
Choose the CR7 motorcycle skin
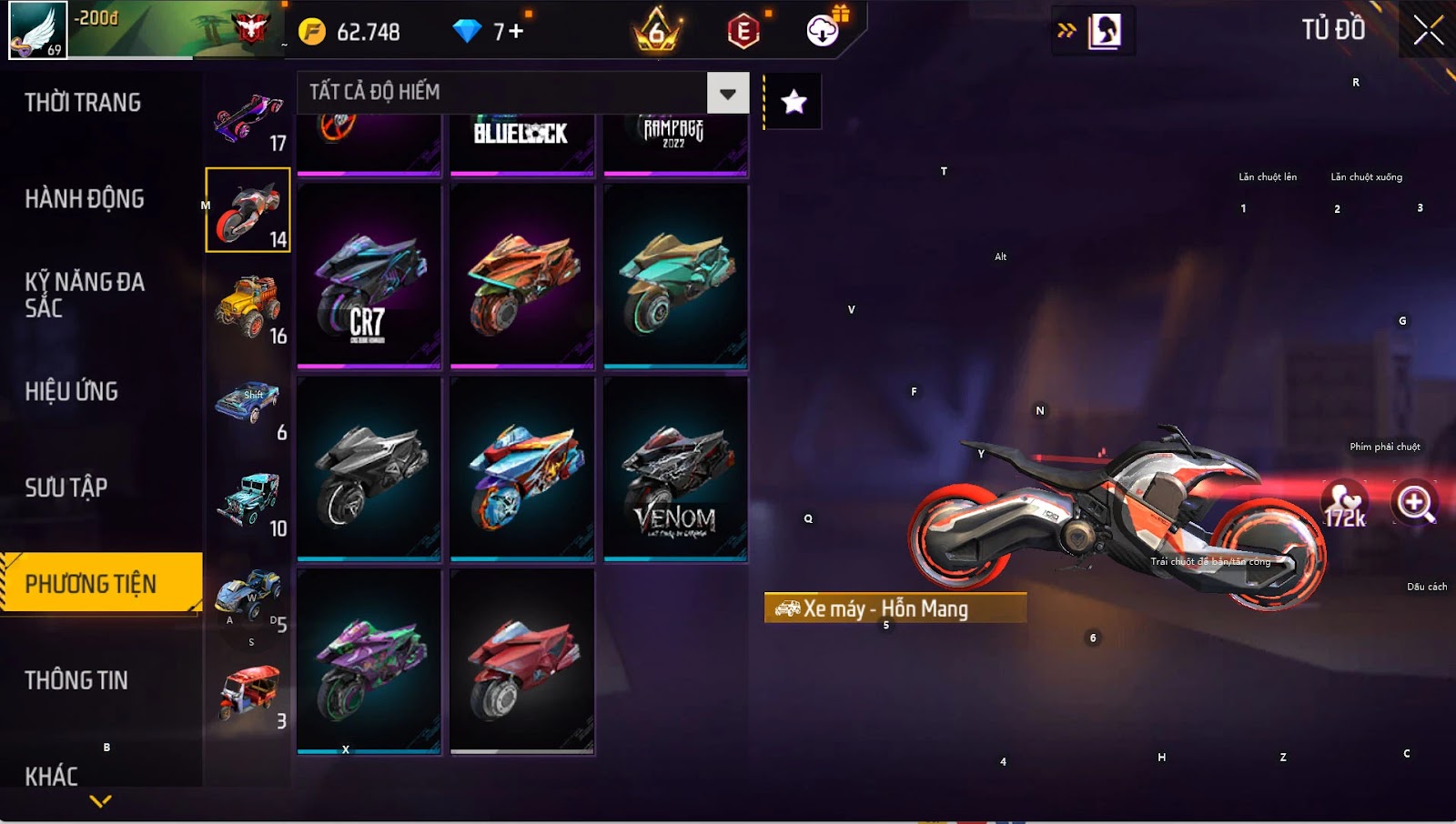369,276
